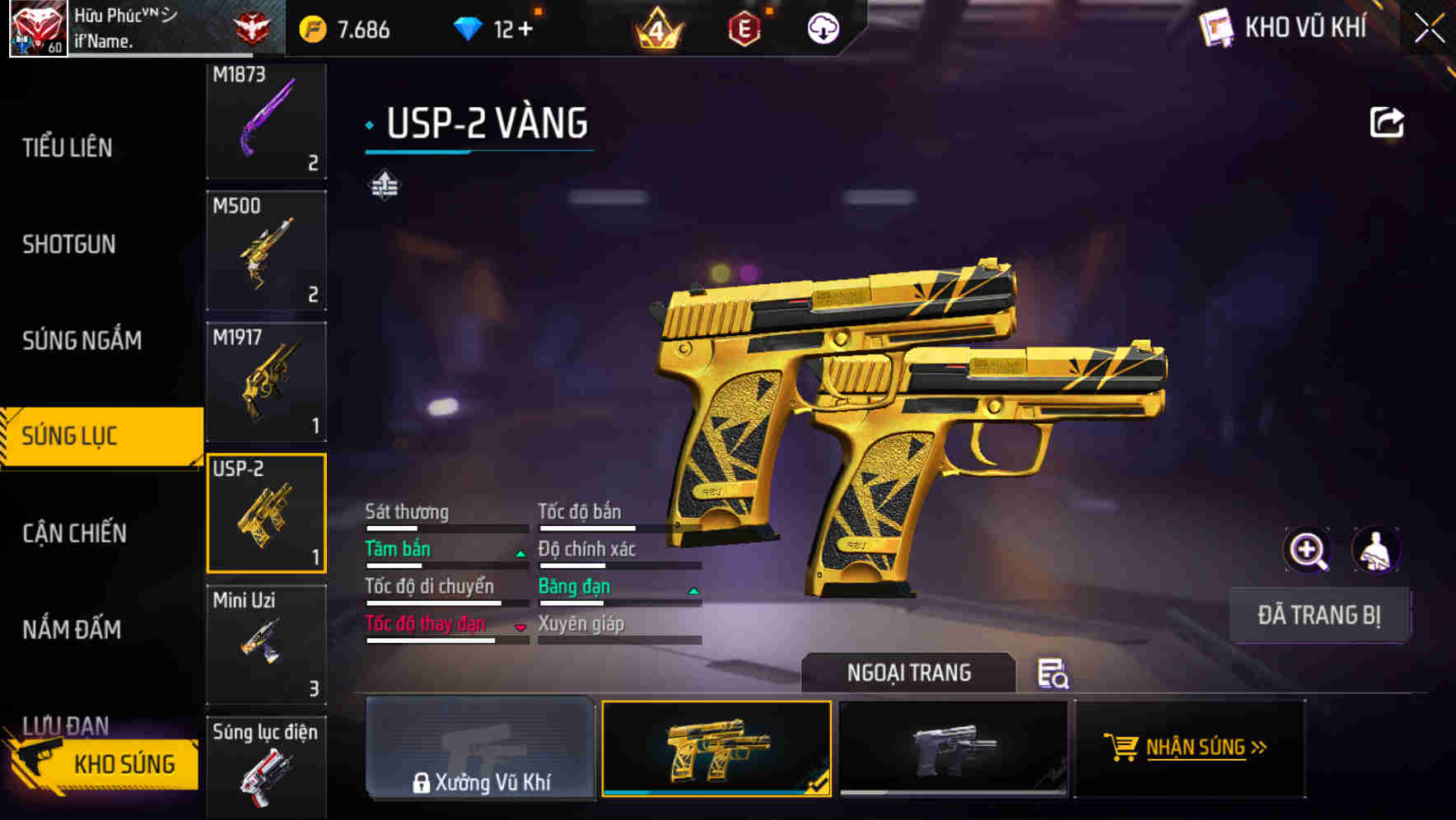Click the weapon attributes icon below the title
This screenshot has width=1456, height=820.
point(386,184)
